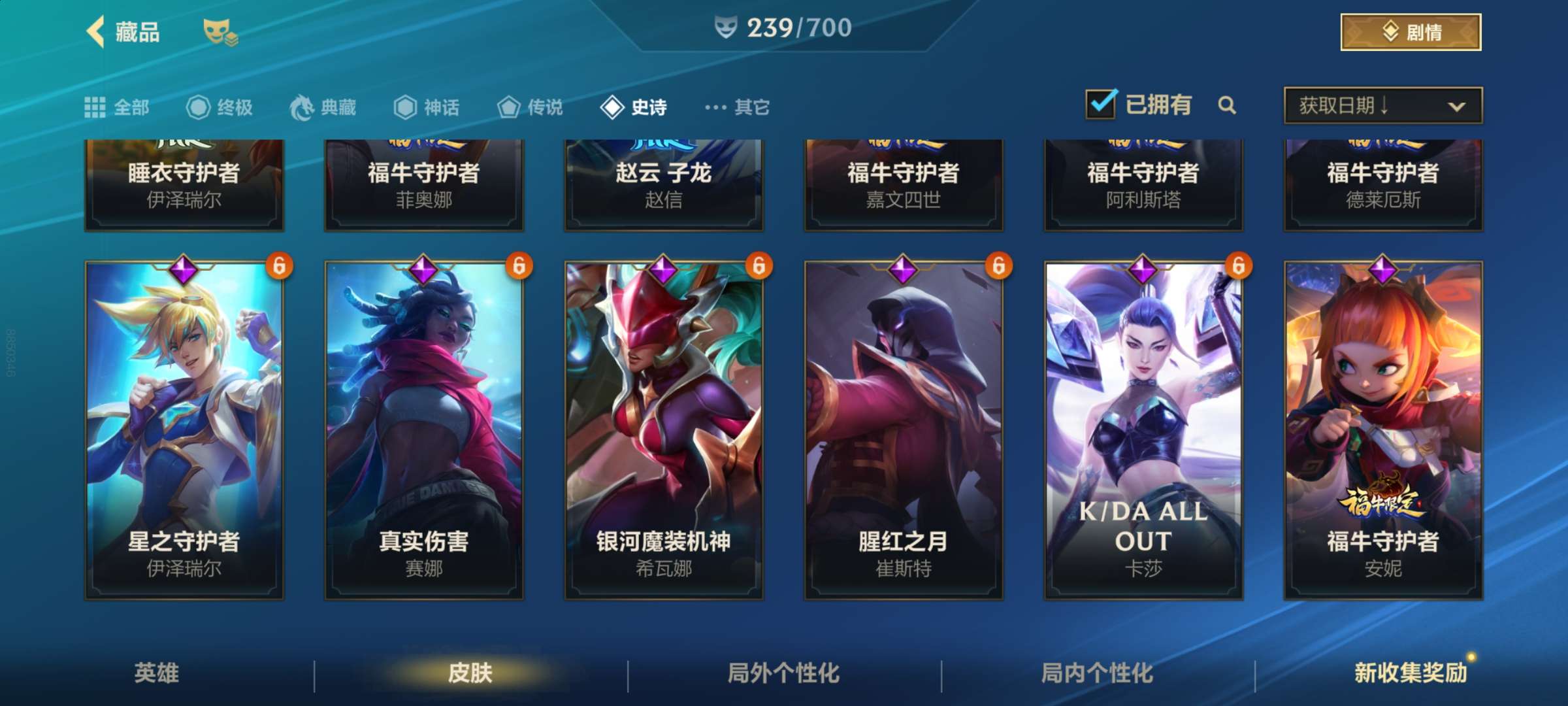Viewport: 1568px width, 706px height.
Task: Filter skins by 神话 rarity
Action: coord(427,107)
